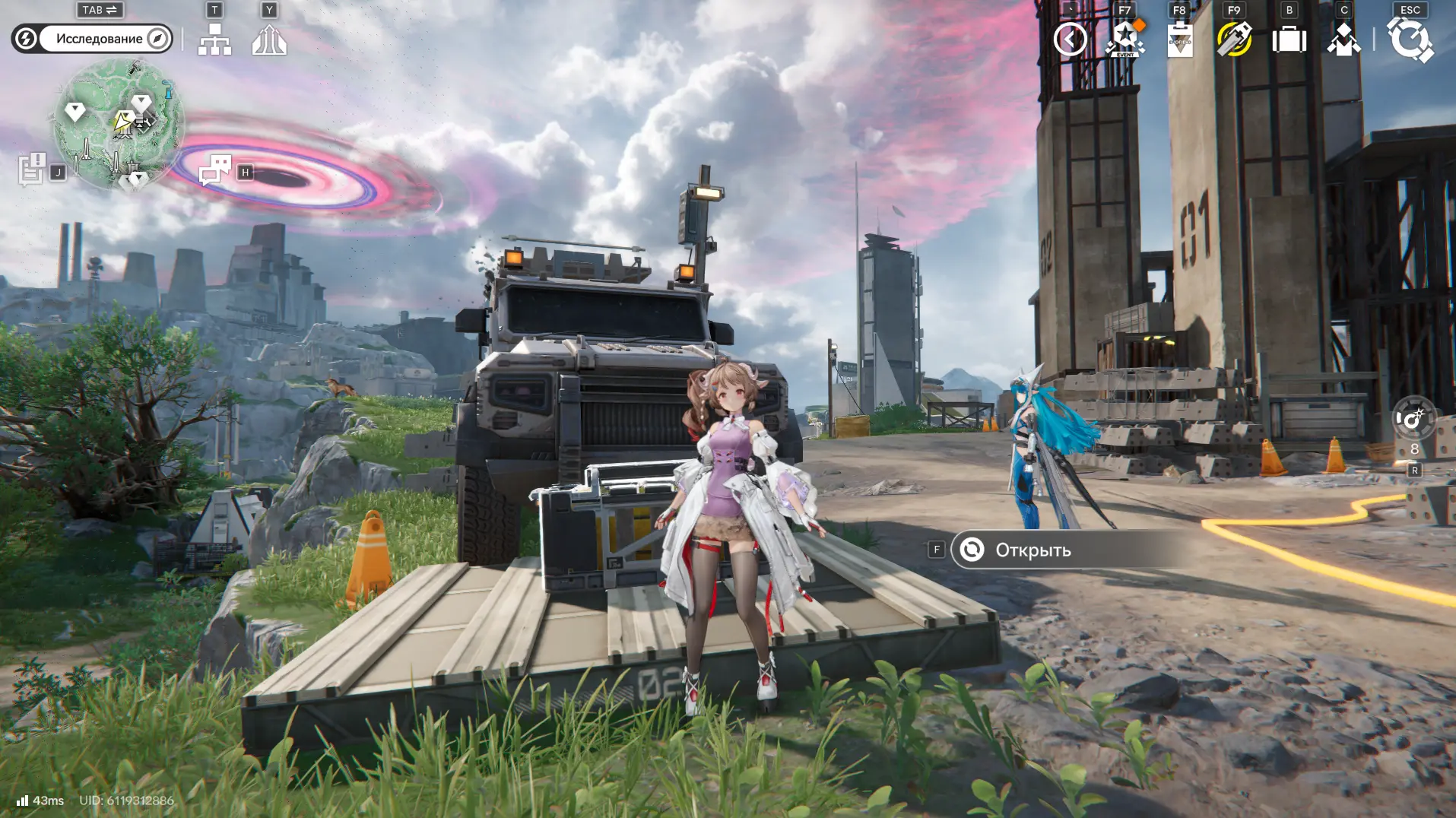Open the backpack inventory

[1289, 40]
